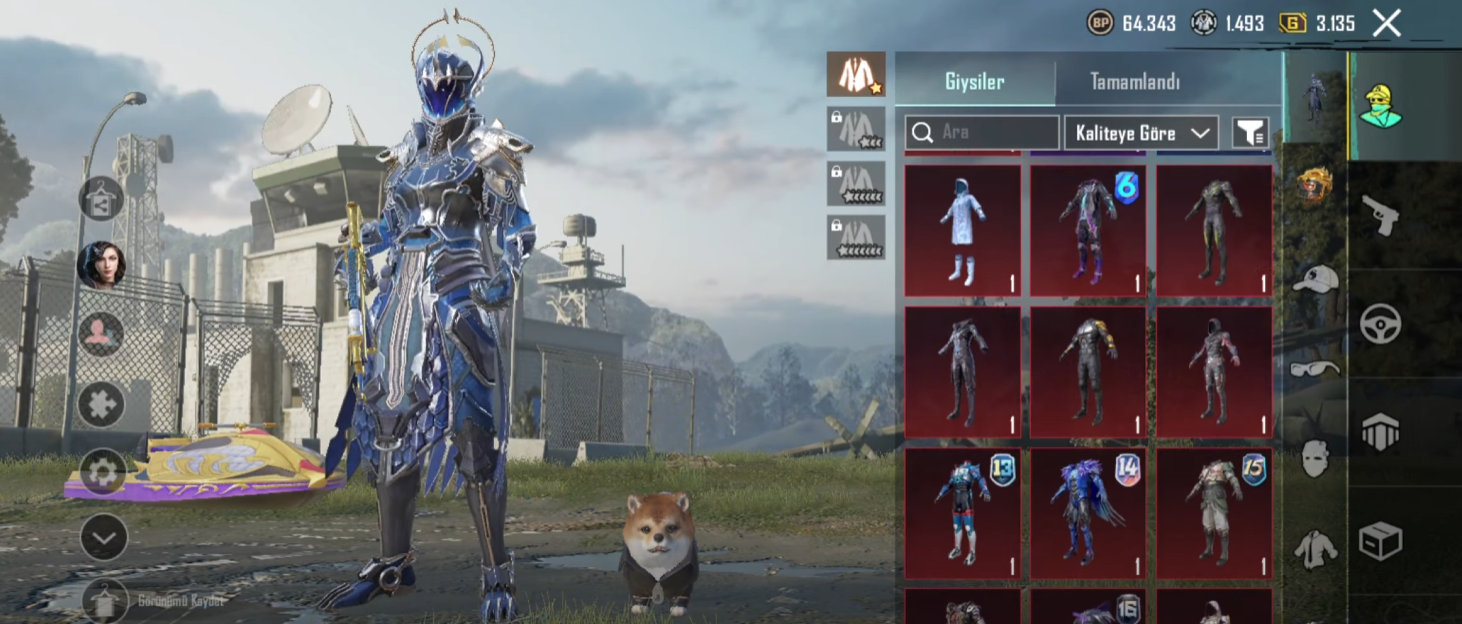Open the cardboard box category
The width and height of the screenshot is (1462, 624).
pos(1380,542)
